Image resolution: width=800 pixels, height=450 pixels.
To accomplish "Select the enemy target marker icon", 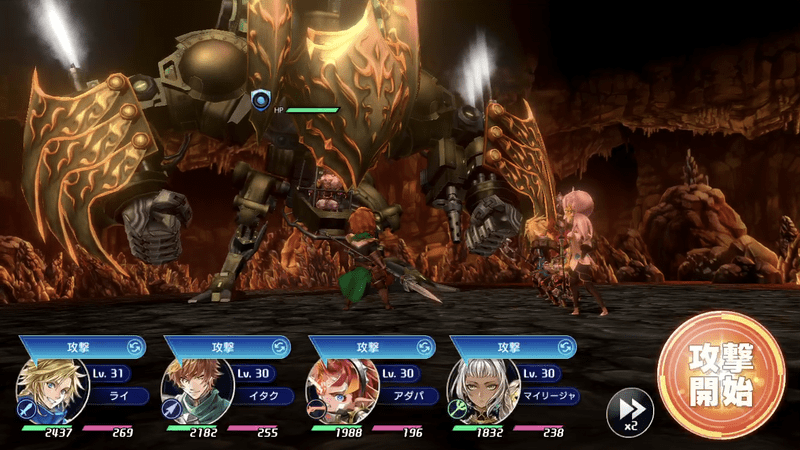I will (x=262, y=100).
